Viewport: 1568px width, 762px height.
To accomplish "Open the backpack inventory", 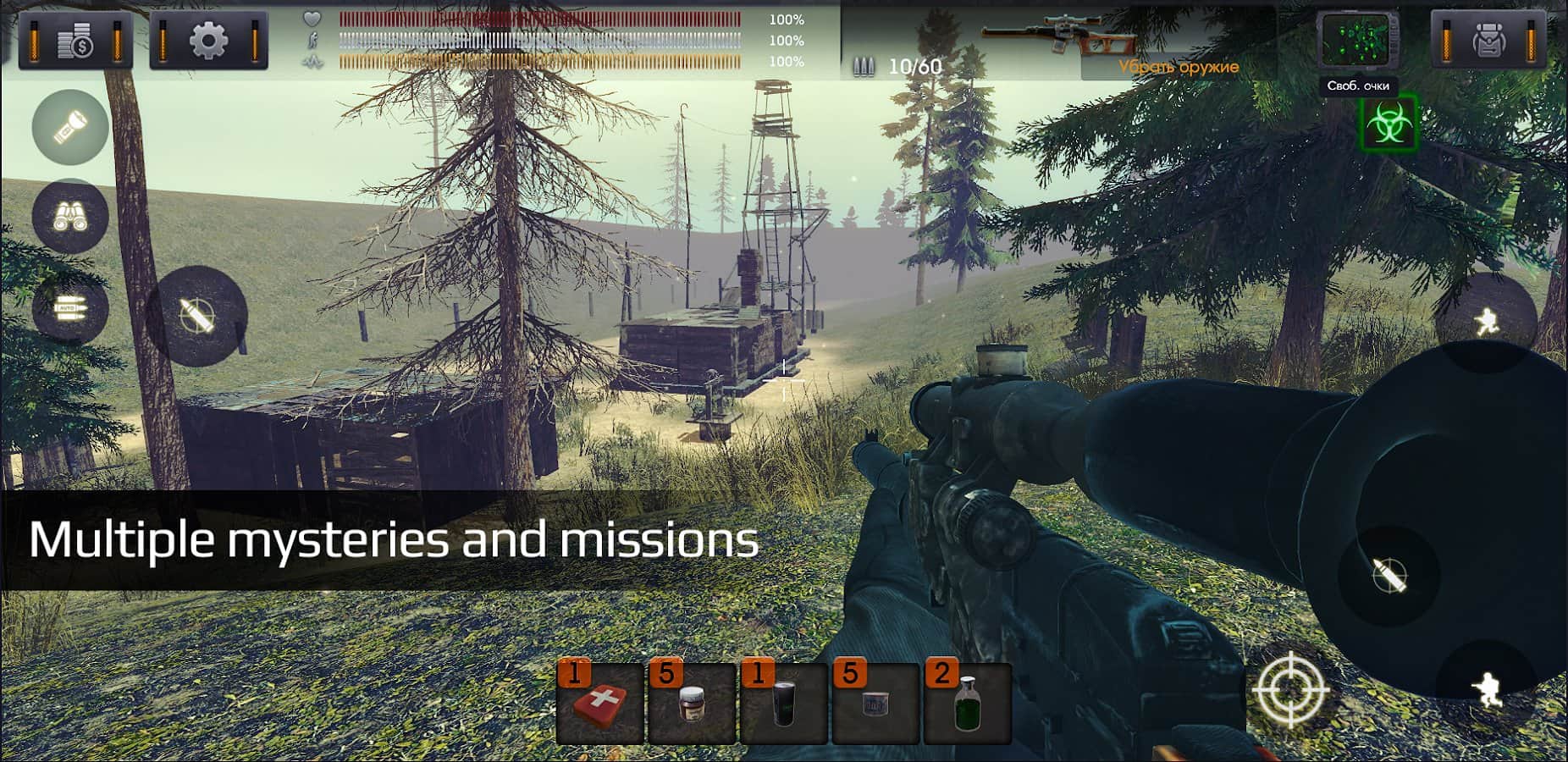I will 1488,41.
